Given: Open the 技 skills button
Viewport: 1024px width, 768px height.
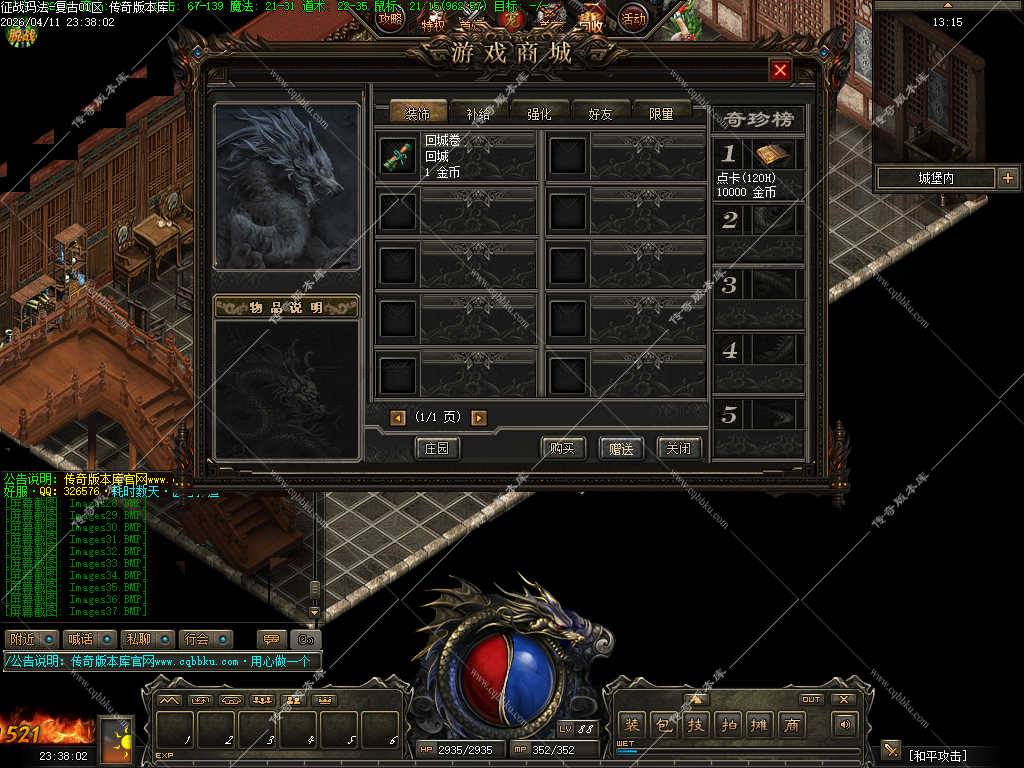Looking at the screenshot, I should pyautogui.click(x=695, y=725).
